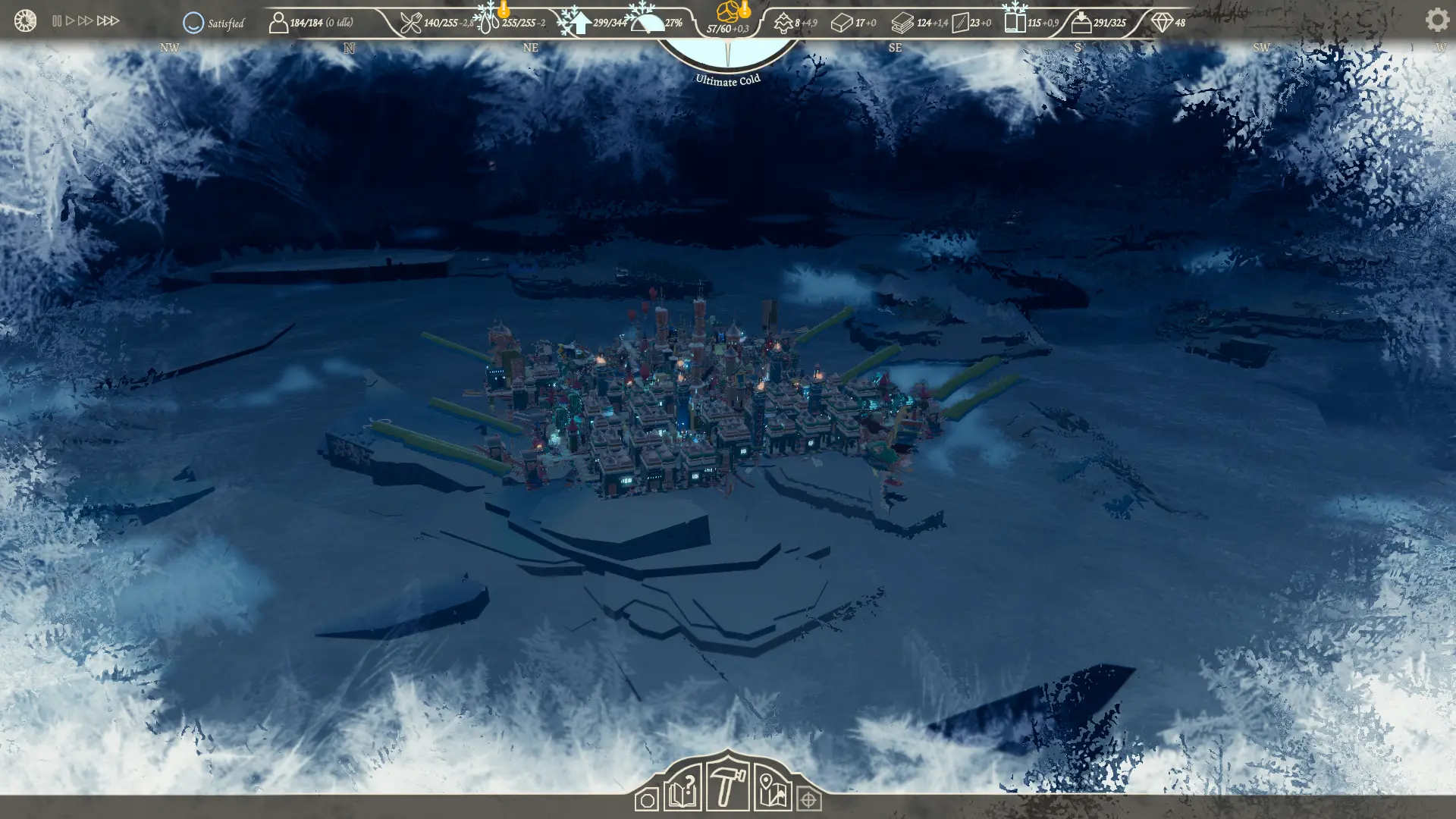Open the gear settings menu

(1436, 20)
